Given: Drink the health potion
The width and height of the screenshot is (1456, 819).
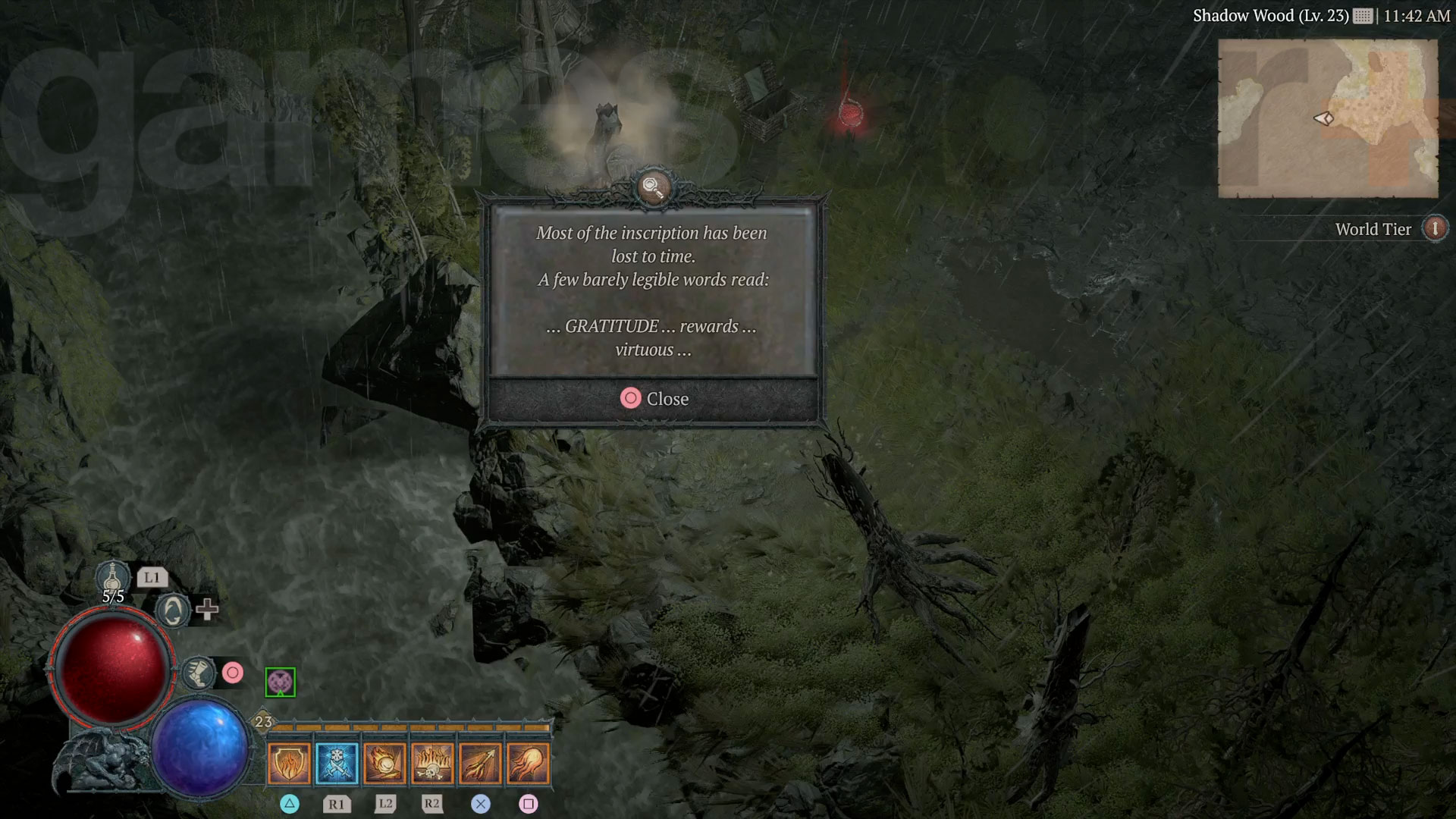Looking at the screenshot, I should click(x=114, y=580).
